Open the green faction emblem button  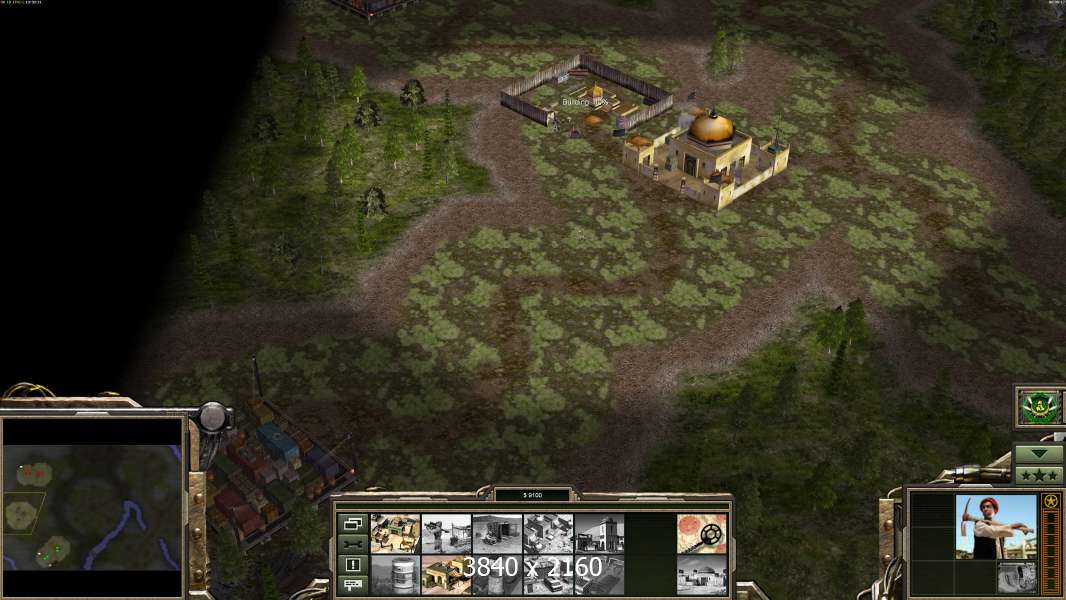tap(1038, 407)
